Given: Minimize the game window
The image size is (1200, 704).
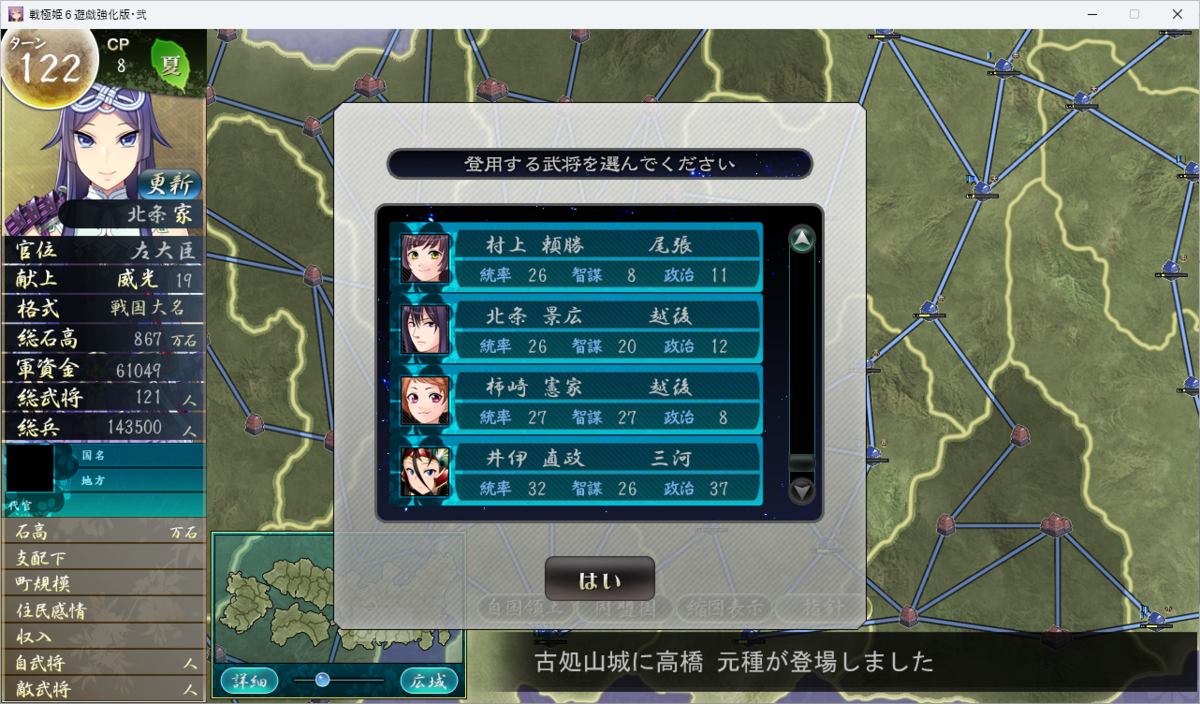Looking at the screenshot, I should click(x=1088, y=14).
